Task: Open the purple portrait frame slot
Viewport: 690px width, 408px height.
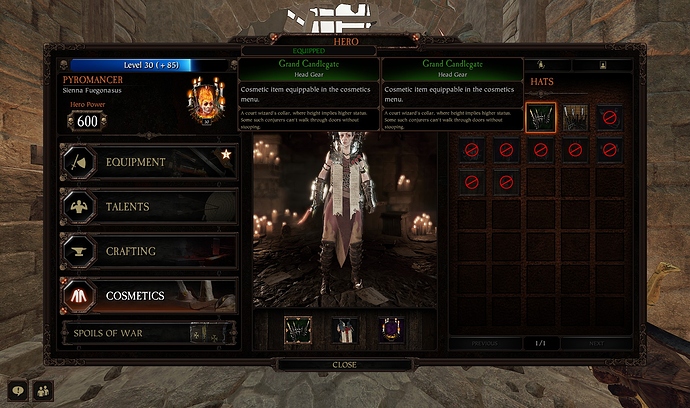Action: point(391,330)
